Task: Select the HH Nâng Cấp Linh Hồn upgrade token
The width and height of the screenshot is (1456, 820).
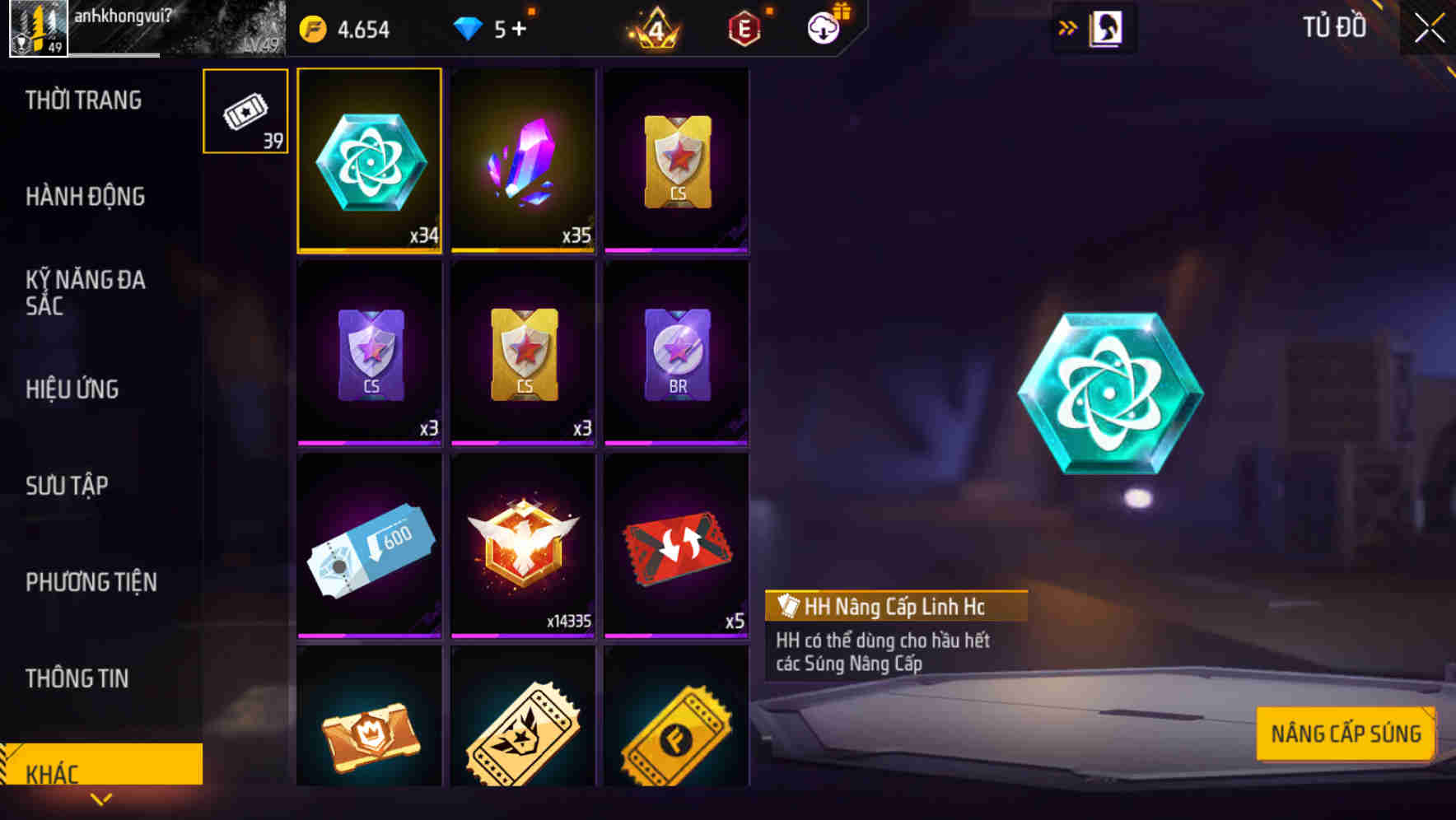Action: point(369,161)
